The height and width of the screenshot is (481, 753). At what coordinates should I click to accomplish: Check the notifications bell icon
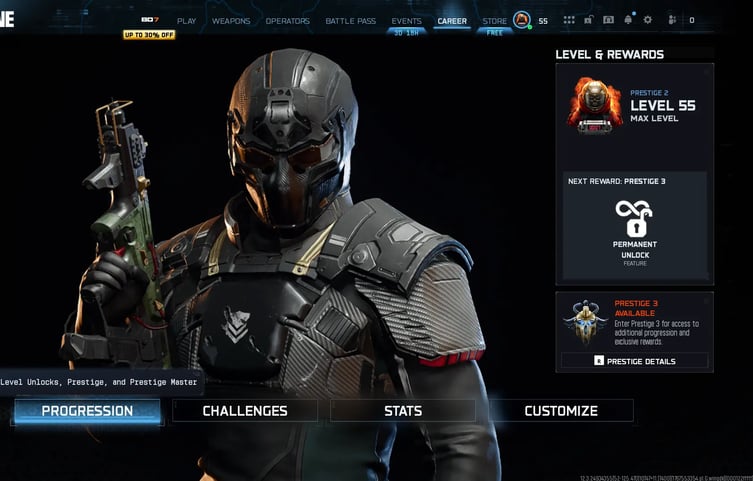click(628, 20)
